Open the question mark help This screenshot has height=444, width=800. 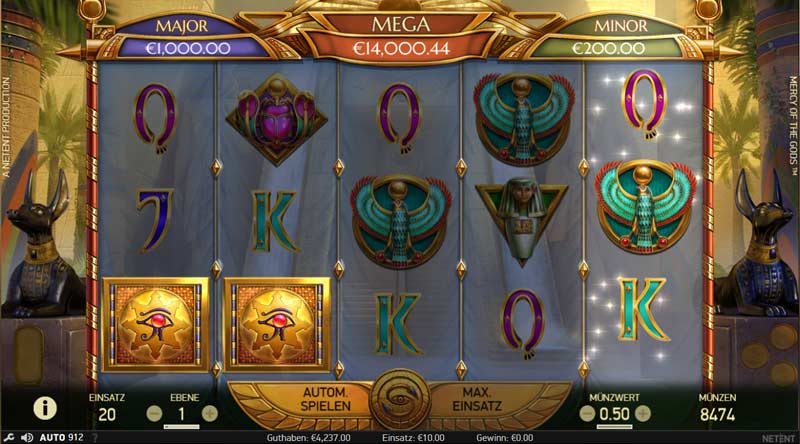[x=95, y=437]
